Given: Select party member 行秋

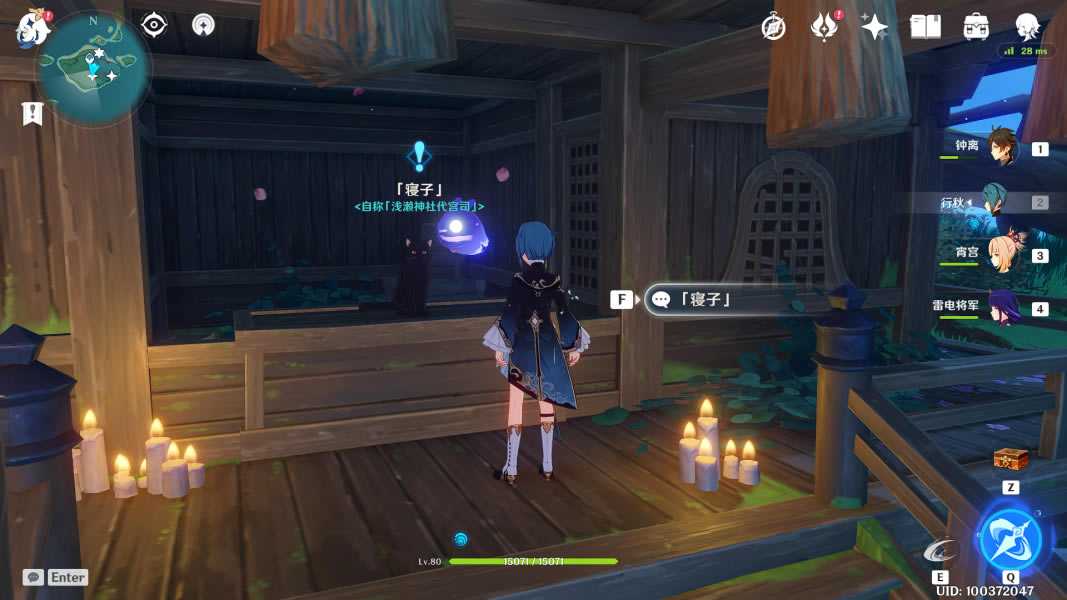Looking at the screenshot, I should pyautogui.click(x=1002, y=202).
